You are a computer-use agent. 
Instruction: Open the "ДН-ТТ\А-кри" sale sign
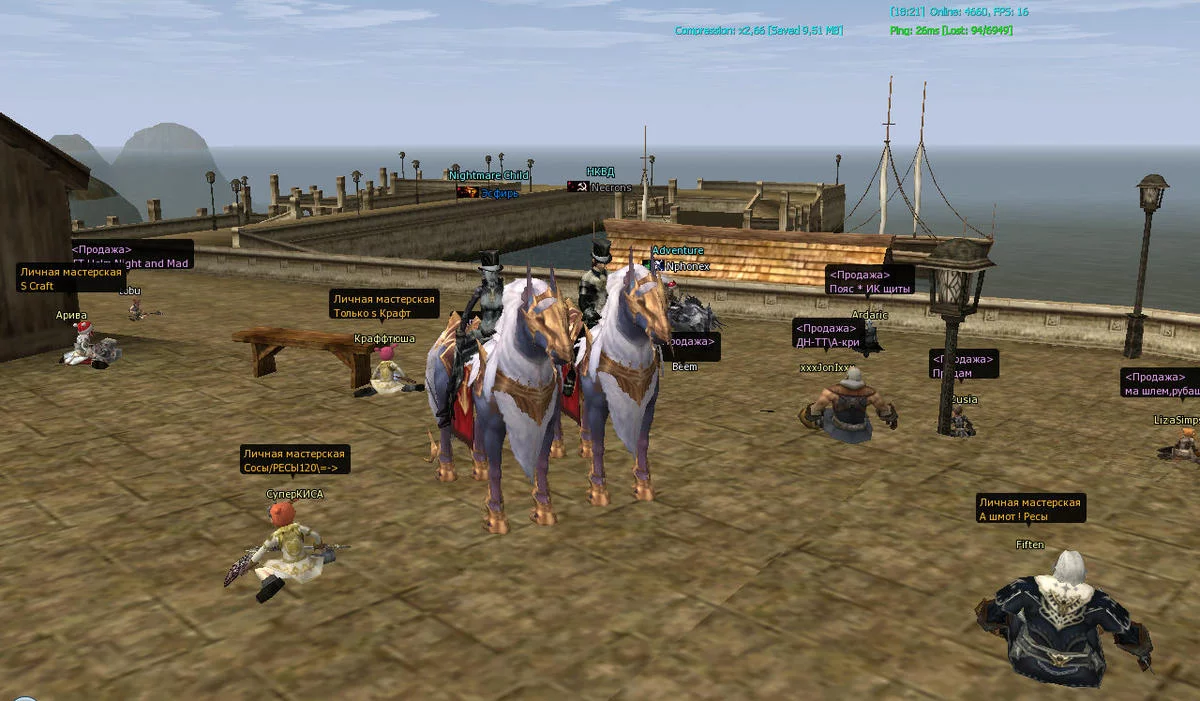pyautogui.click(x=827, y=335)
